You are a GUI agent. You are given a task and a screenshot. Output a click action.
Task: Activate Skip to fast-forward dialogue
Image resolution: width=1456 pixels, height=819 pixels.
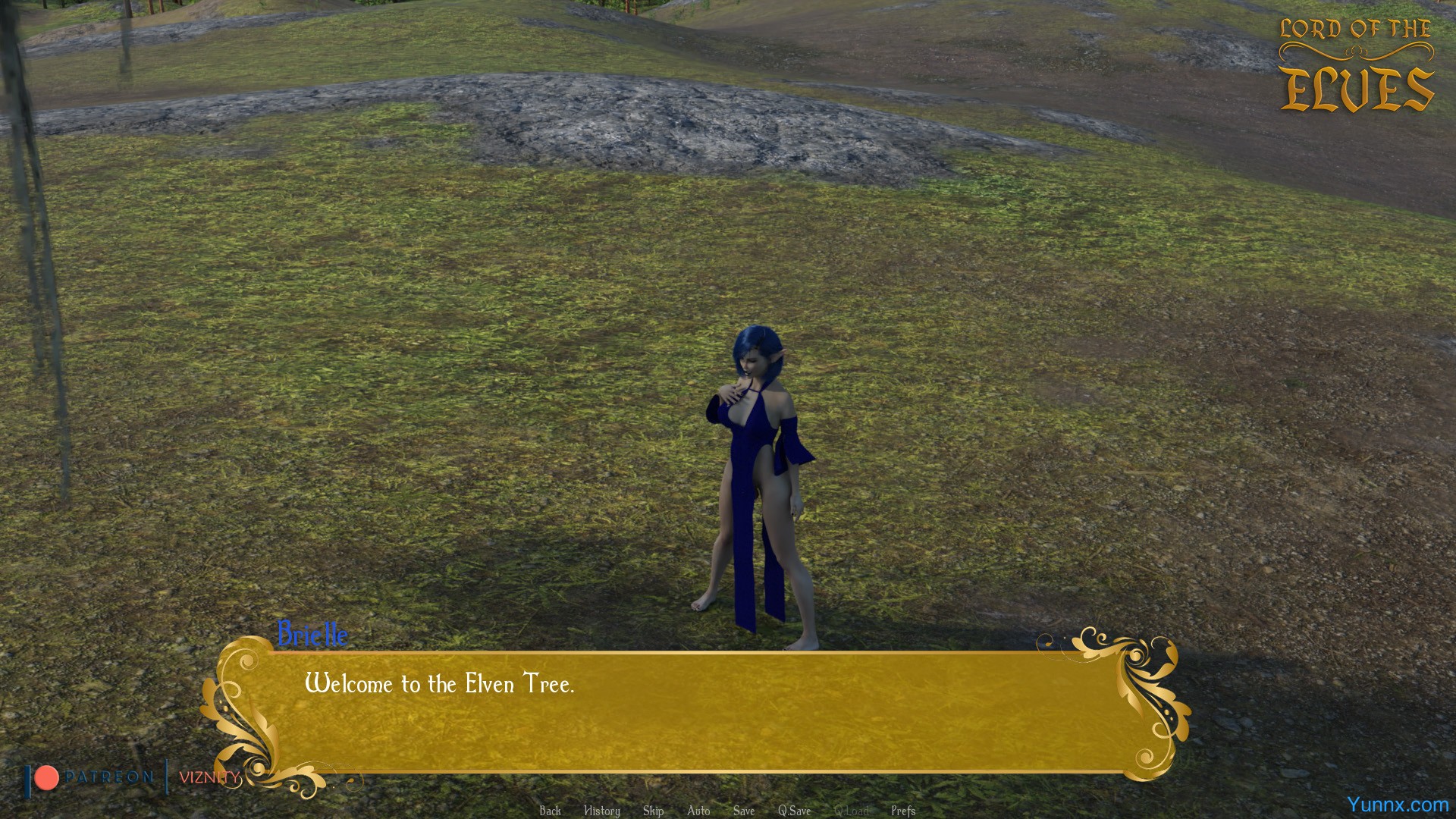coord(653,811)
